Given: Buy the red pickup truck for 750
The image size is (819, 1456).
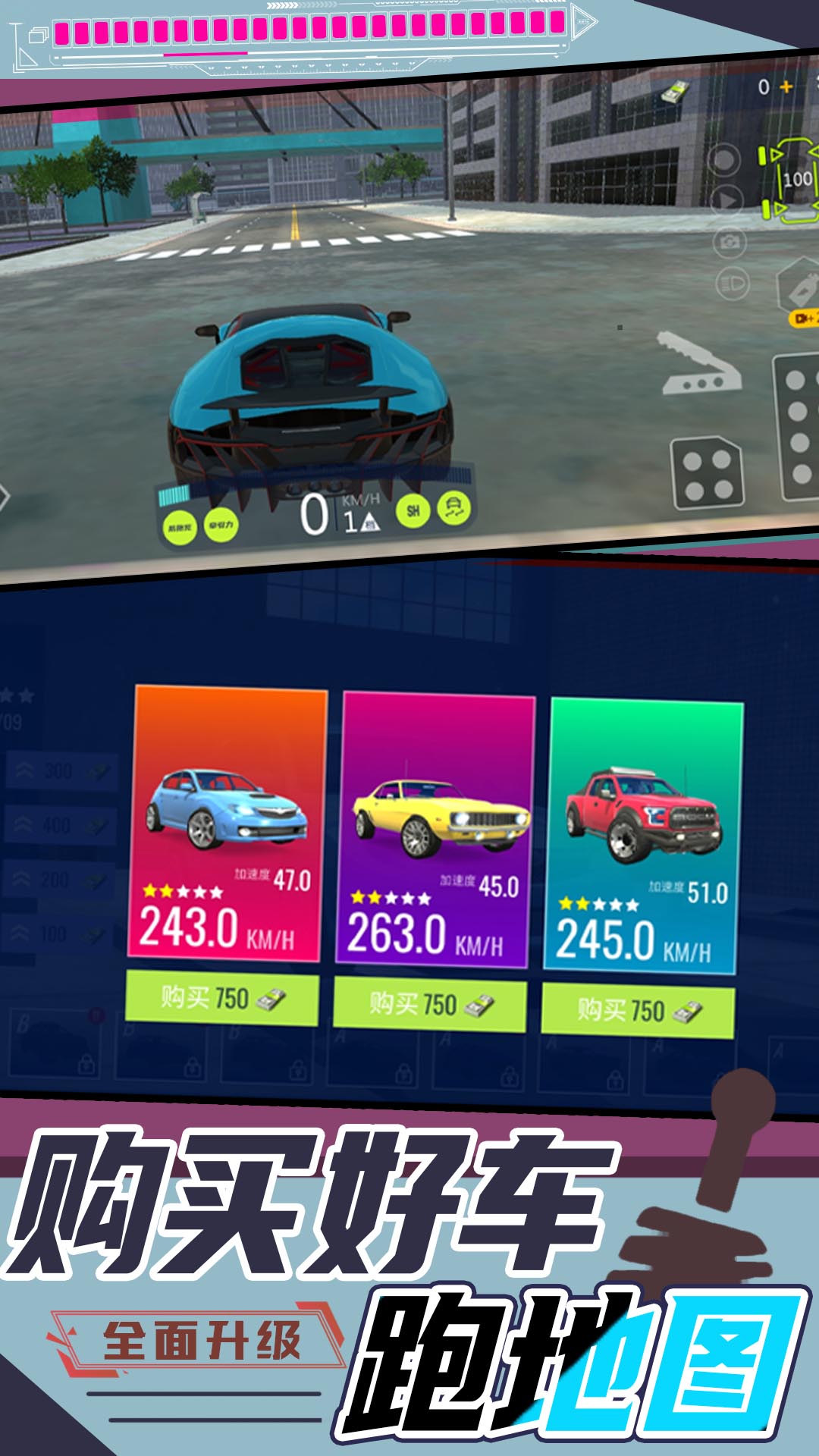Looking at the screenshot, I should coord(638,1012).
